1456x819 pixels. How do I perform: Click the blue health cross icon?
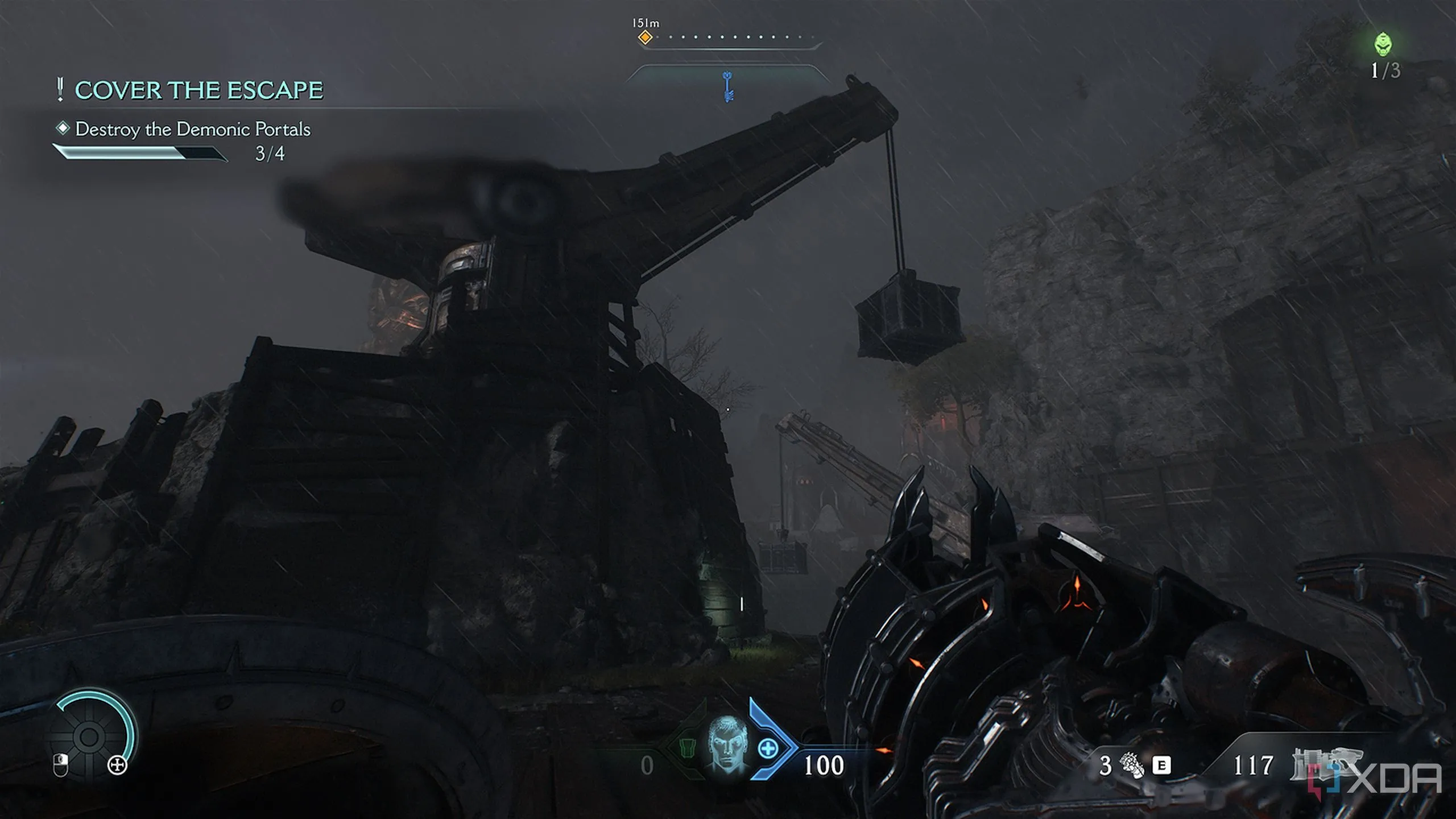768,748
